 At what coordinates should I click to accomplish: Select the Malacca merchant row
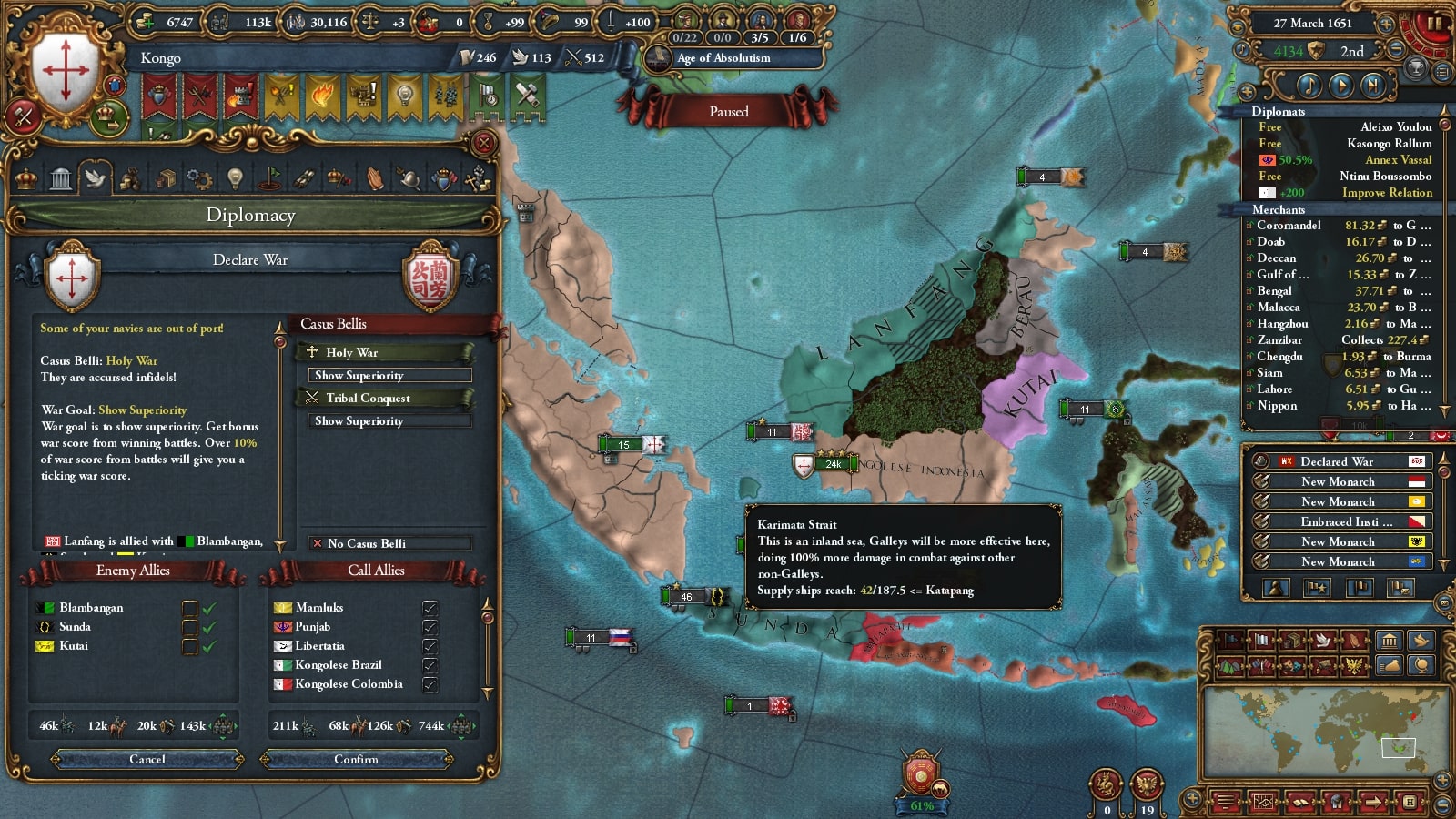(x=1337, y=308)
